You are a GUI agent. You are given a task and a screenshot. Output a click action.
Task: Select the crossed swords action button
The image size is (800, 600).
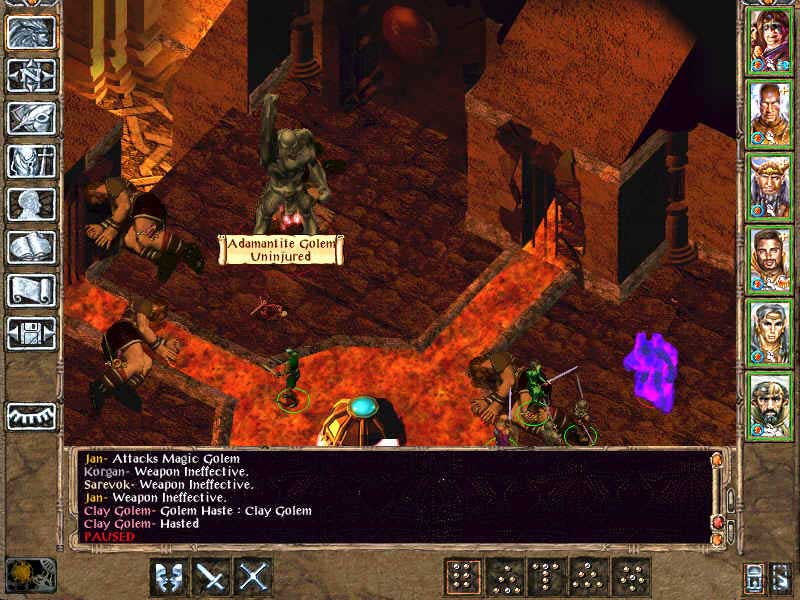[x=254, y=577]
